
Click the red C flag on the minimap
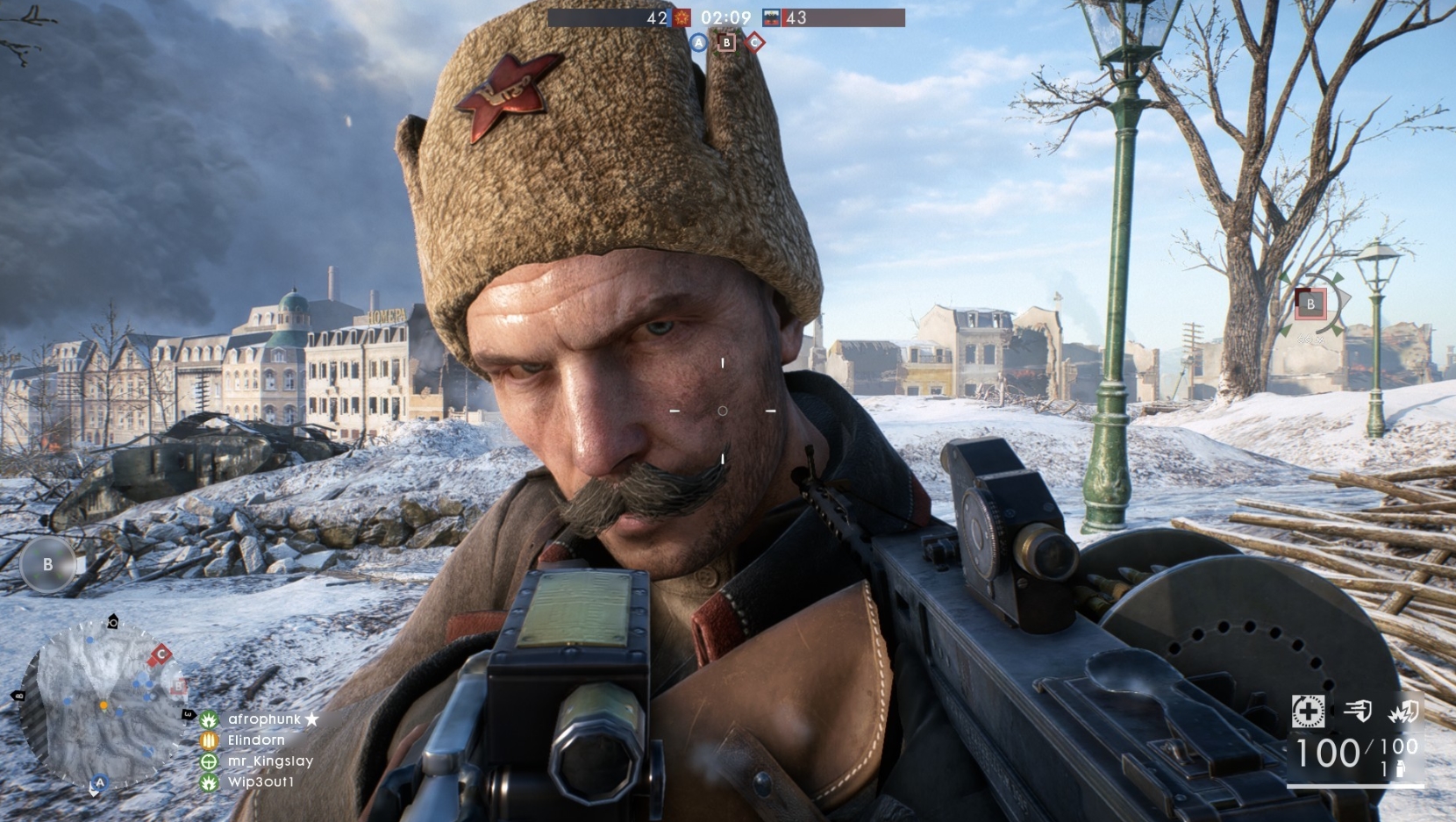(x=161, y=654)
